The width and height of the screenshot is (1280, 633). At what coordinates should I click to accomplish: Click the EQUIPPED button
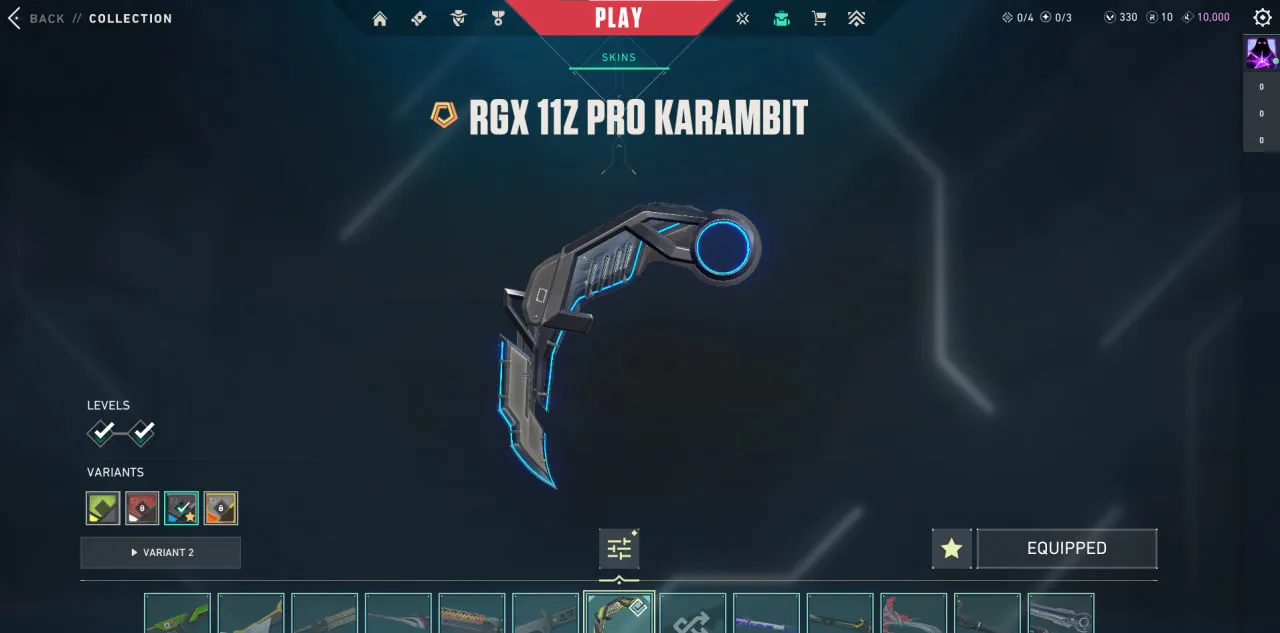point(1066,548)
